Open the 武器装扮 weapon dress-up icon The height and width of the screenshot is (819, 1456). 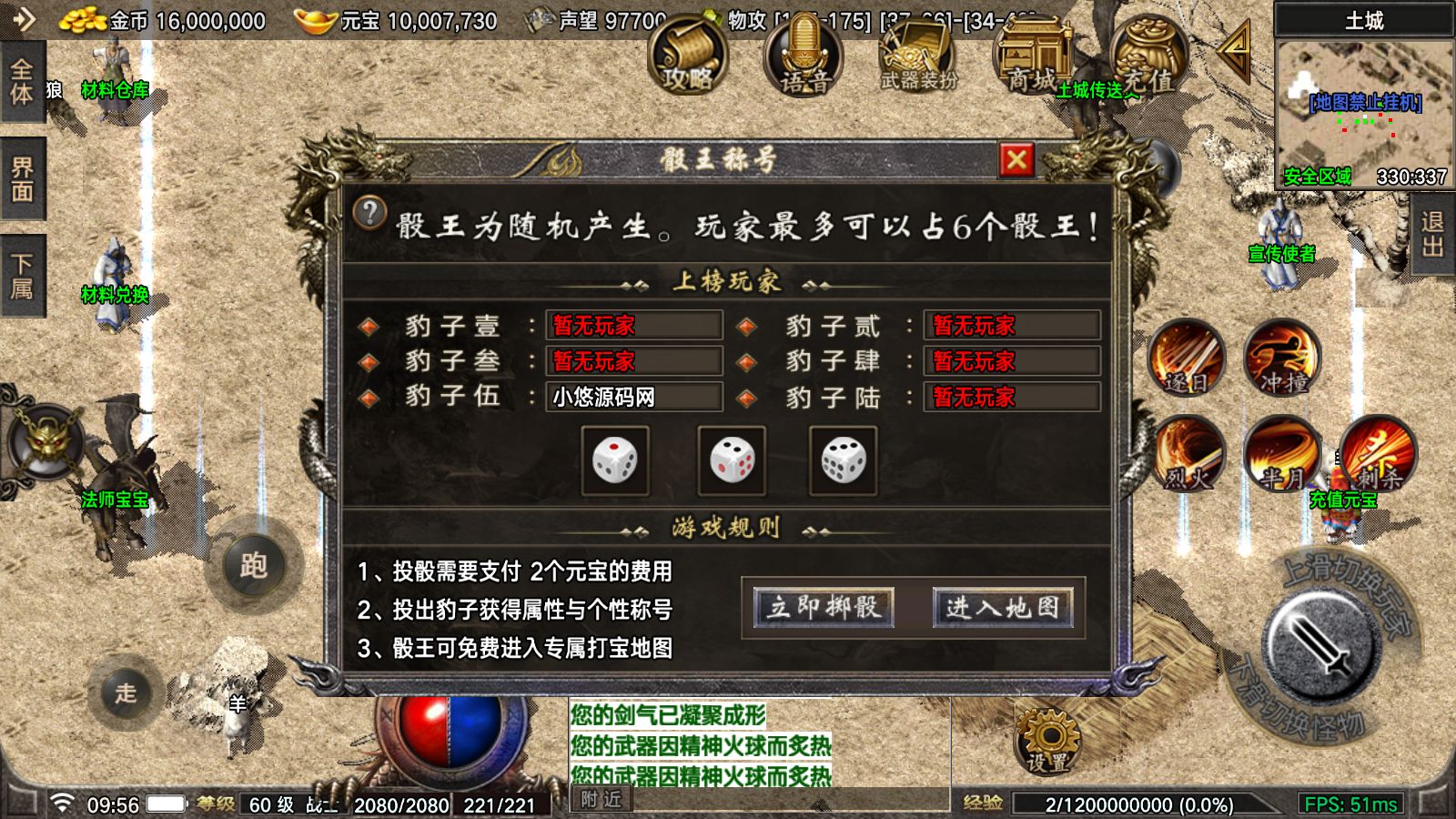coord(919,55)
